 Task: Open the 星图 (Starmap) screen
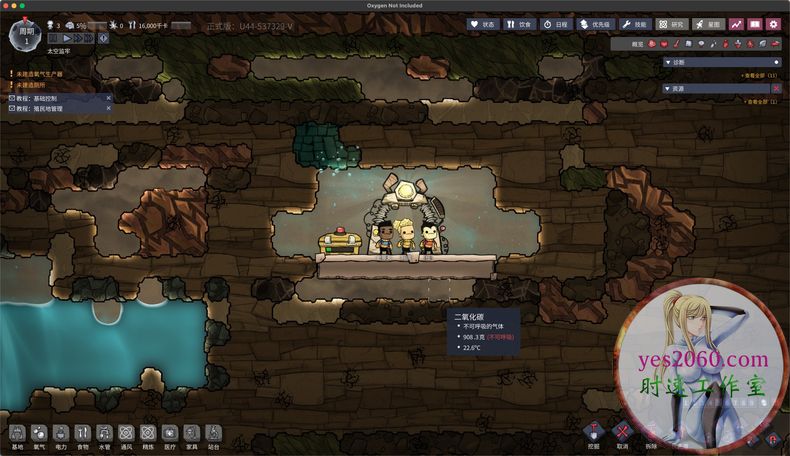(708, 24)
